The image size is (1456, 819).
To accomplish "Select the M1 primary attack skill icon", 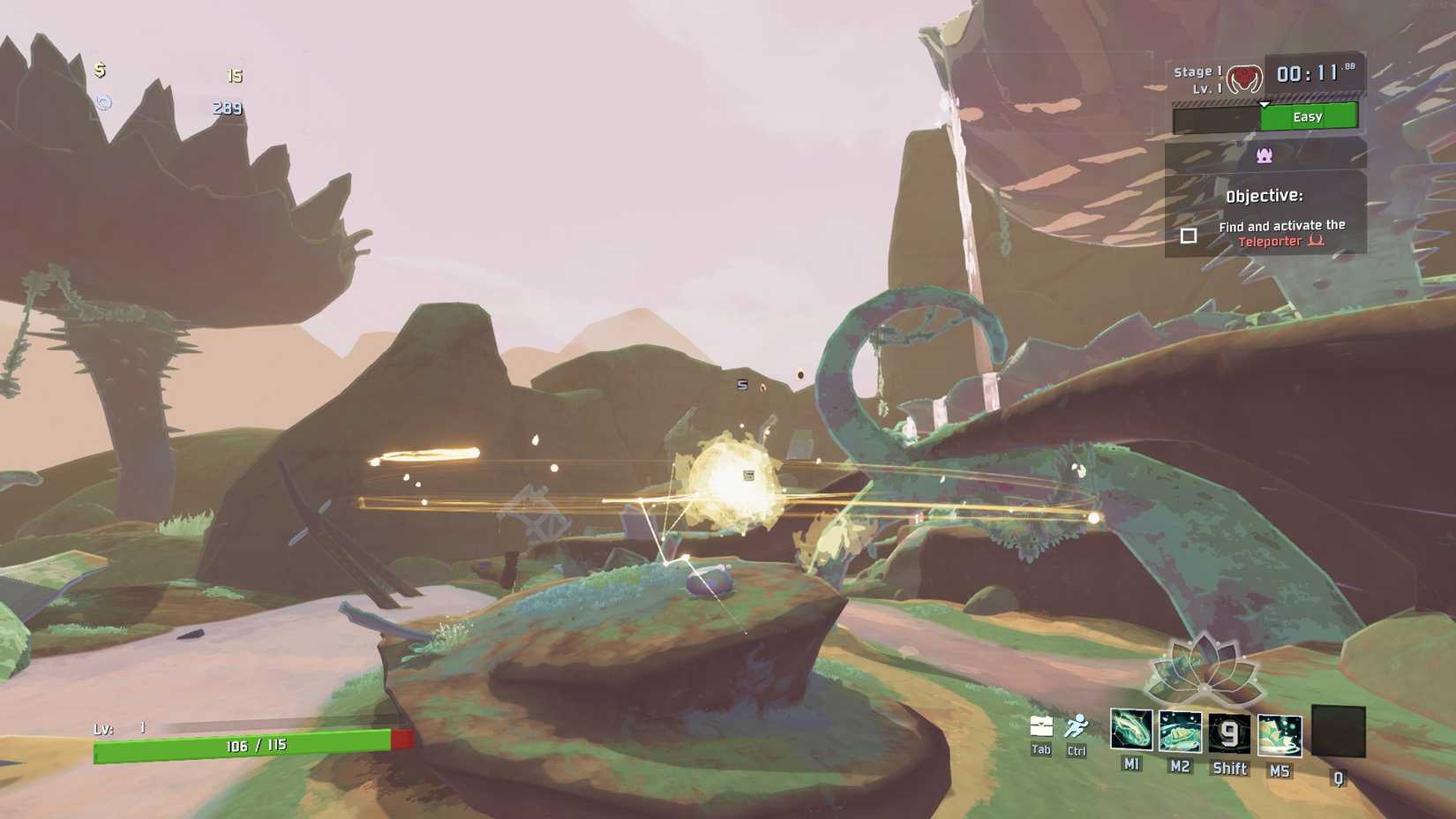I will [x=1130, y=731].
